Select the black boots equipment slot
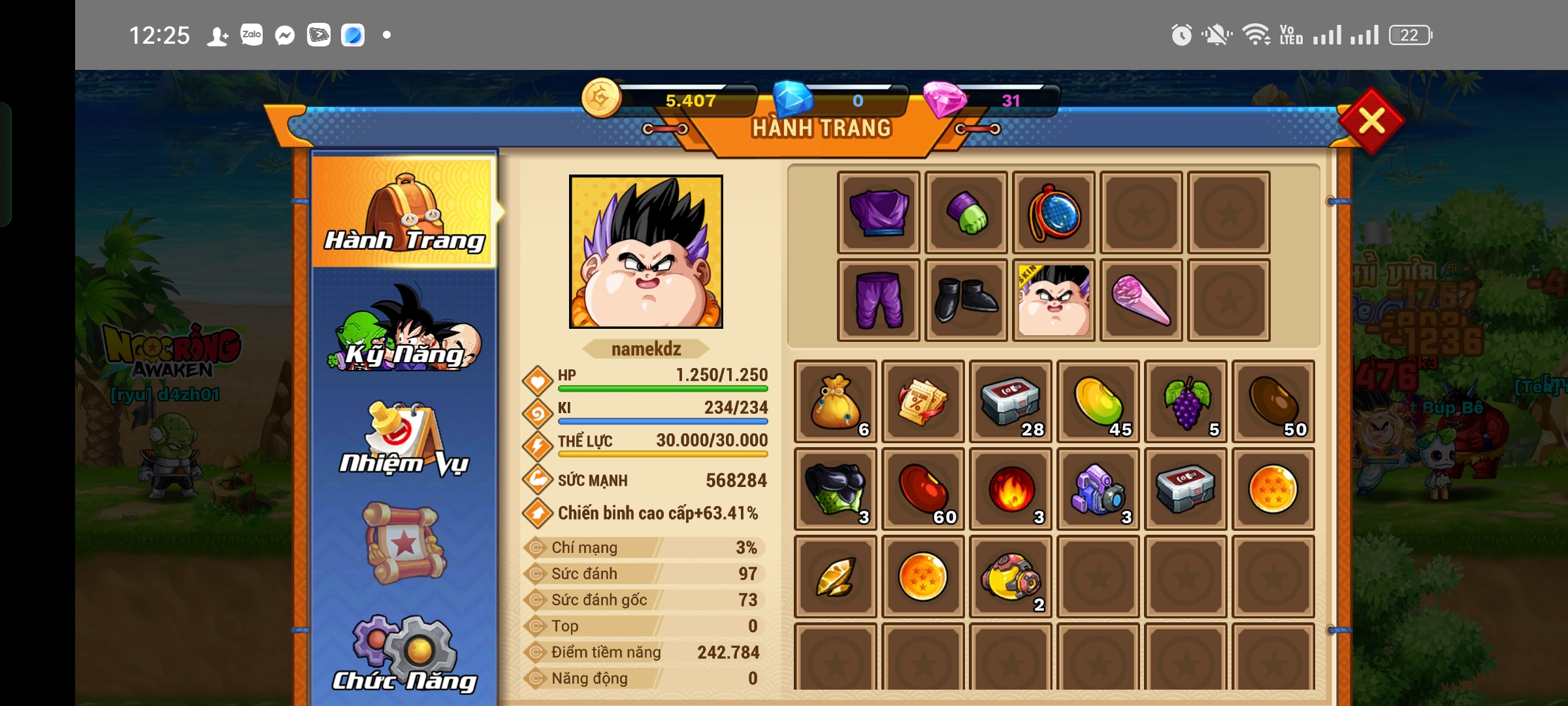 [966, 300]
